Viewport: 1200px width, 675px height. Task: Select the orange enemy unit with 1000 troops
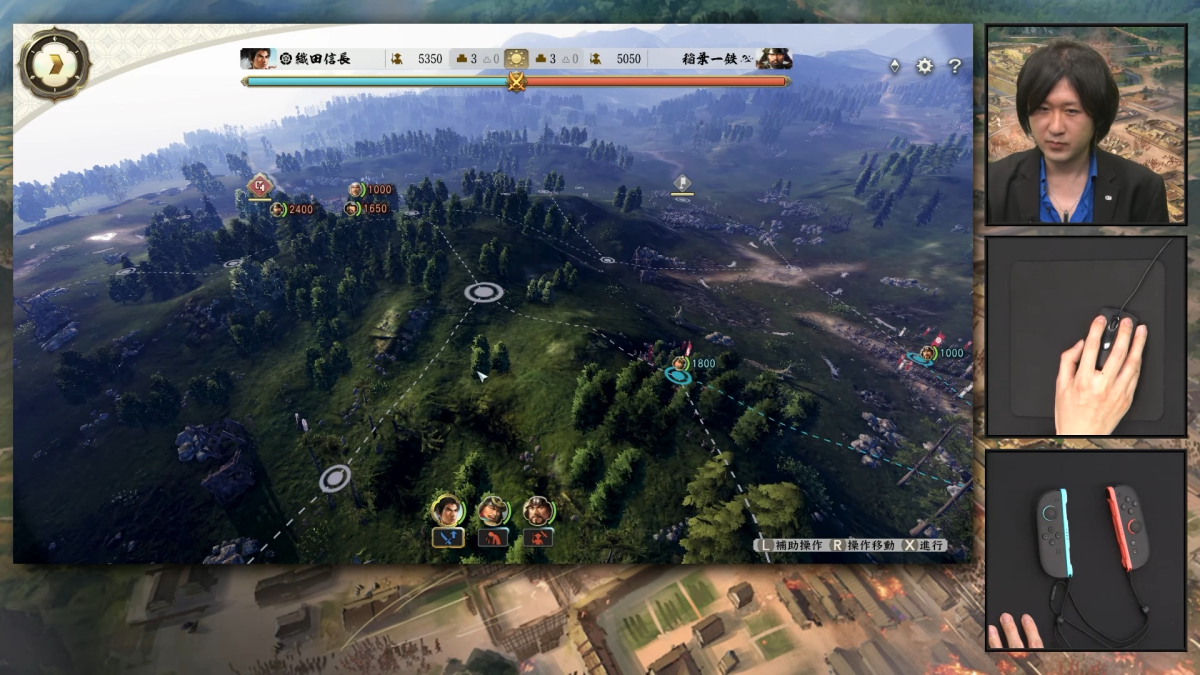click(x=356, y=190)
